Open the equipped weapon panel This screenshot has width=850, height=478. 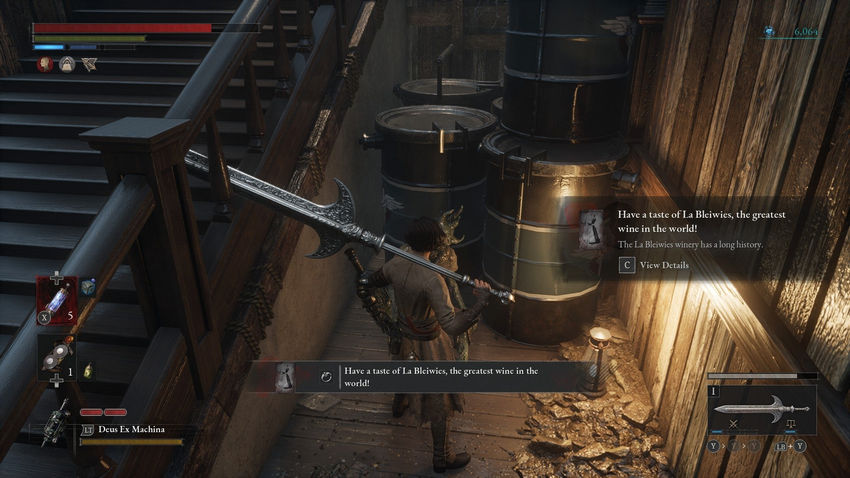point(761,409)
